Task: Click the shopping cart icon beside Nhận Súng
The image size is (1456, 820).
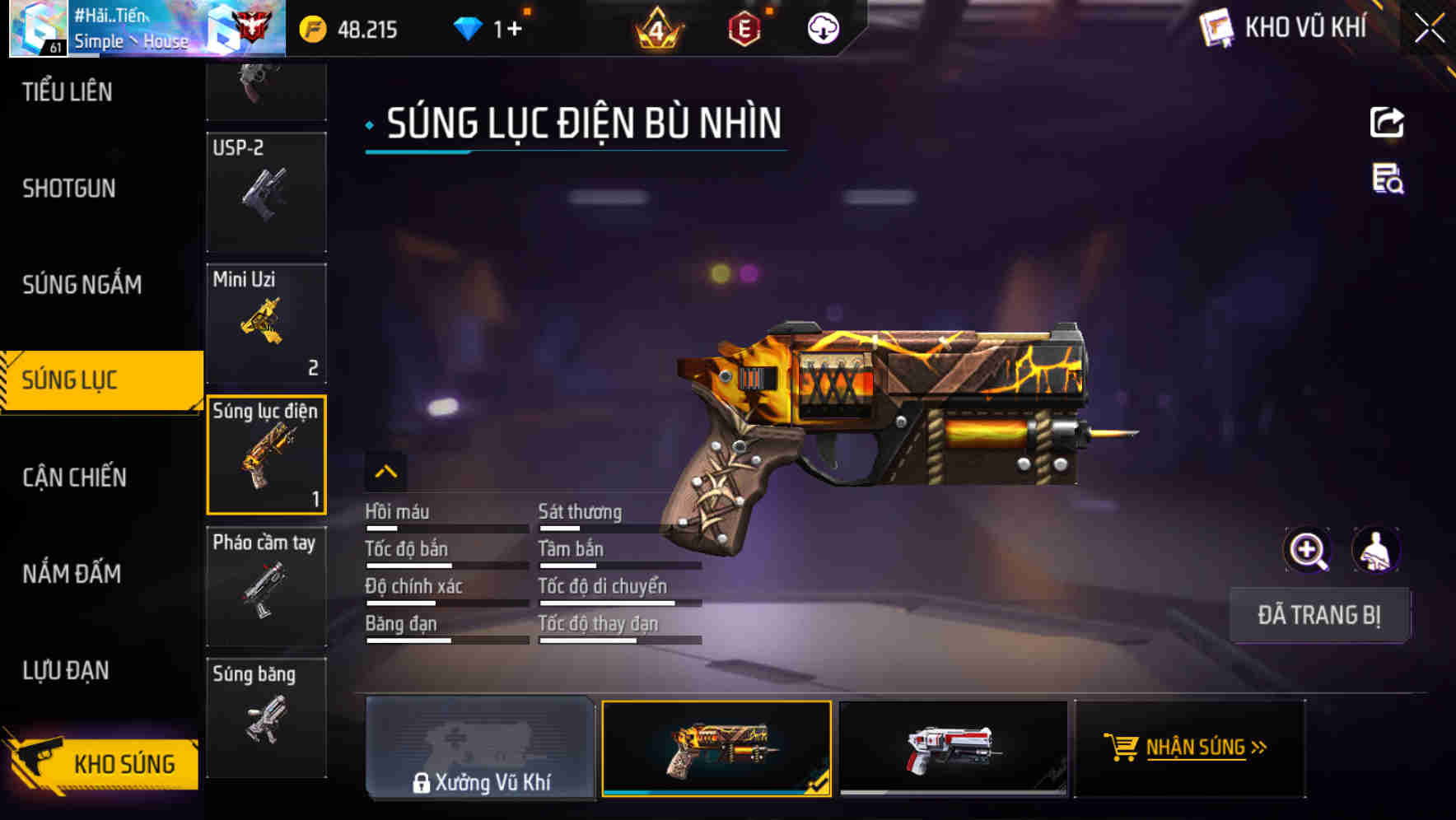Action: [x=1121, y=748]
